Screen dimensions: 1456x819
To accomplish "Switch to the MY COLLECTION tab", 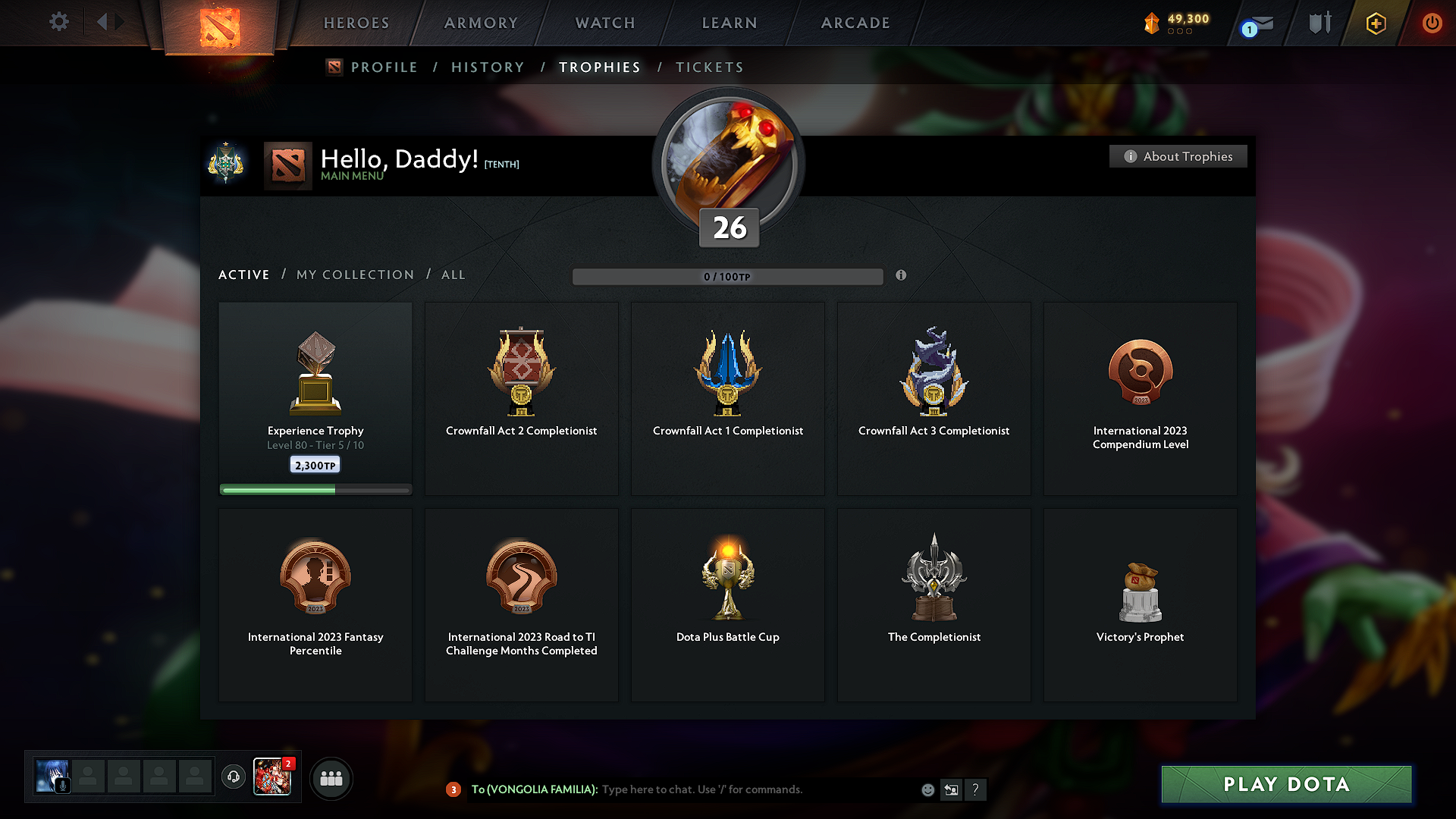I will 354,275.
